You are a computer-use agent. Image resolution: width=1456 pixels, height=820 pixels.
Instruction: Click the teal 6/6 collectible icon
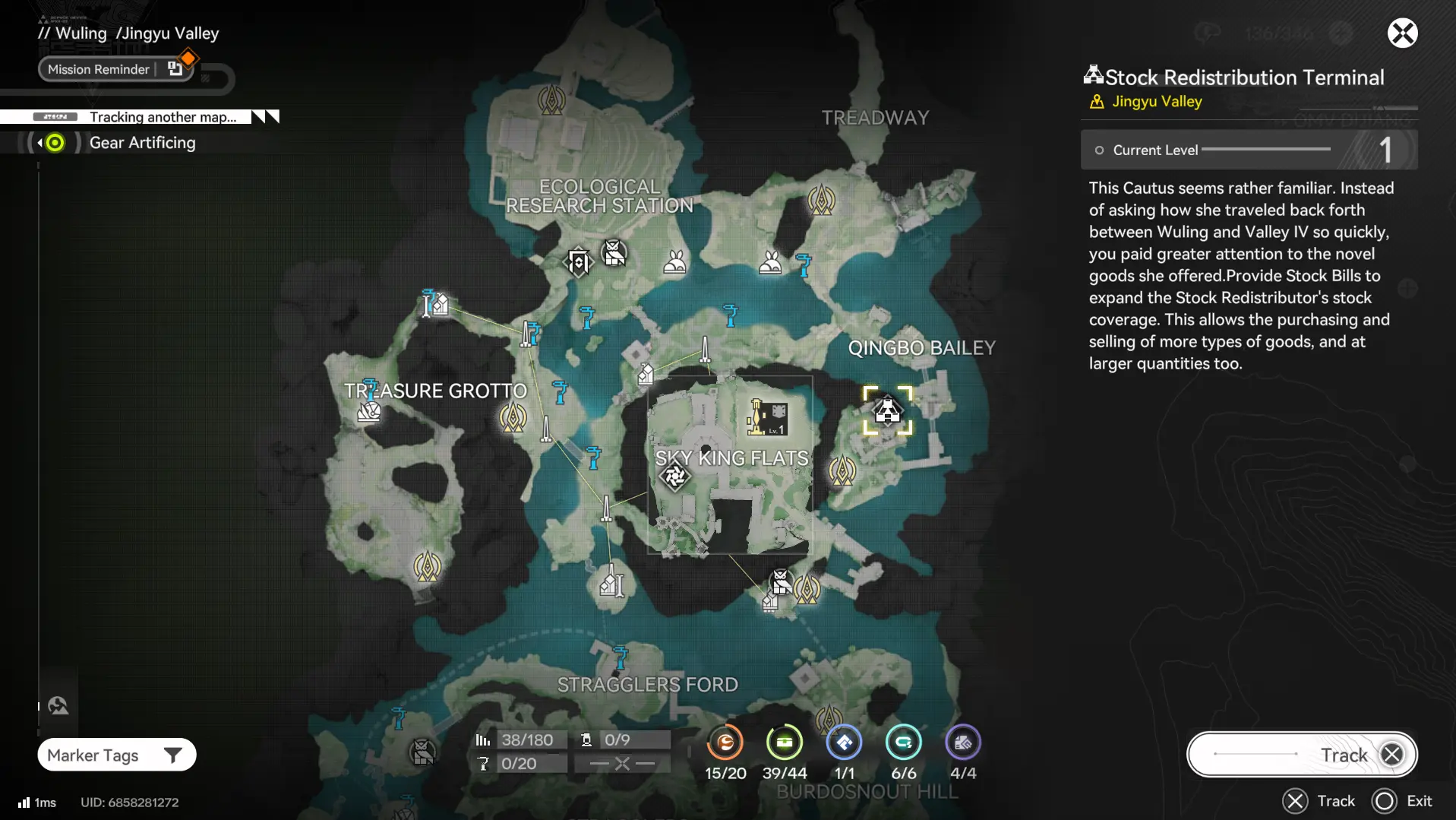pyautogui.click(x=903, y=742)
